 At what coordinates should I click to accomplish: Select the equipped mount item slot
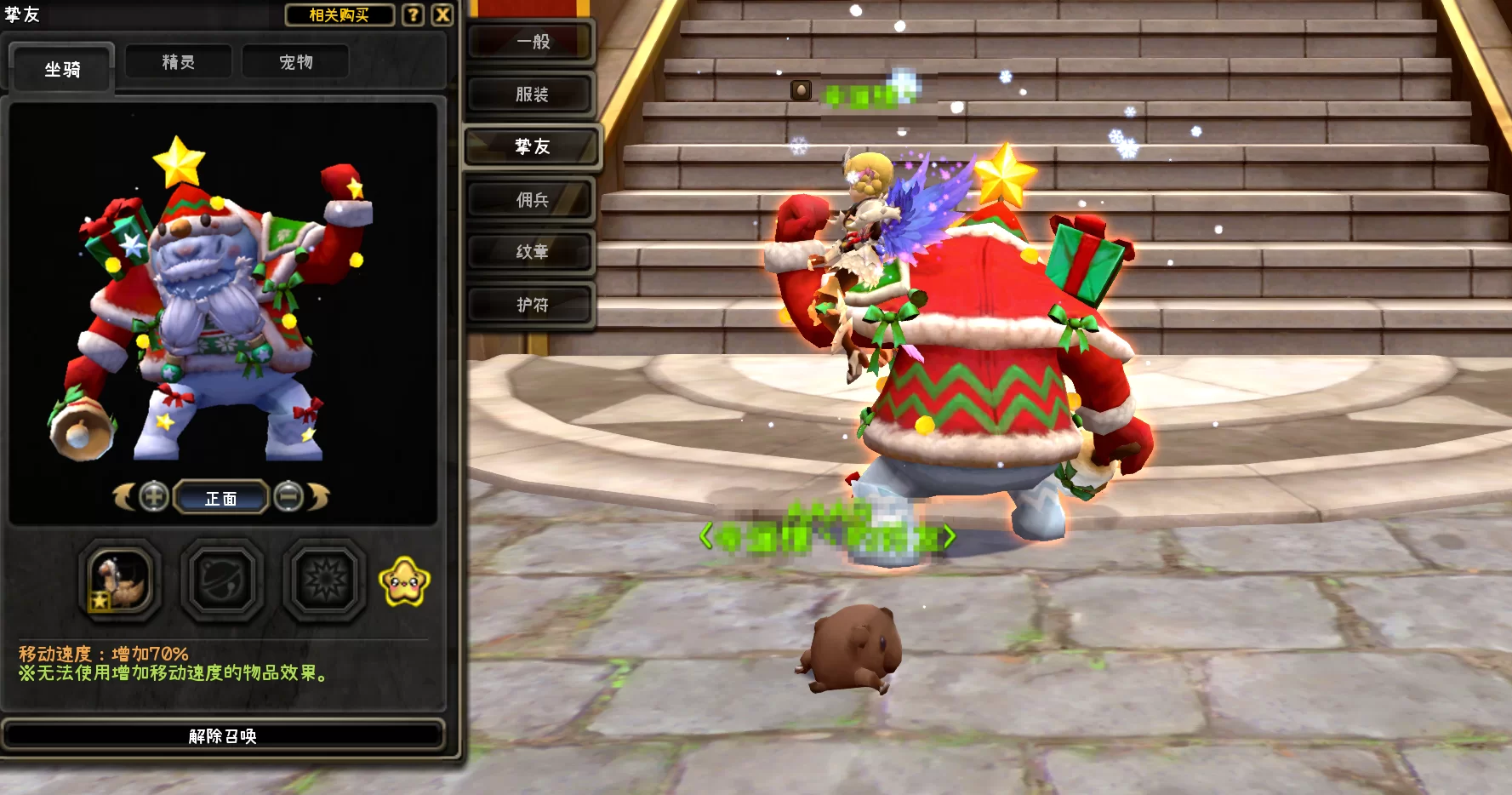coord(120,581)
